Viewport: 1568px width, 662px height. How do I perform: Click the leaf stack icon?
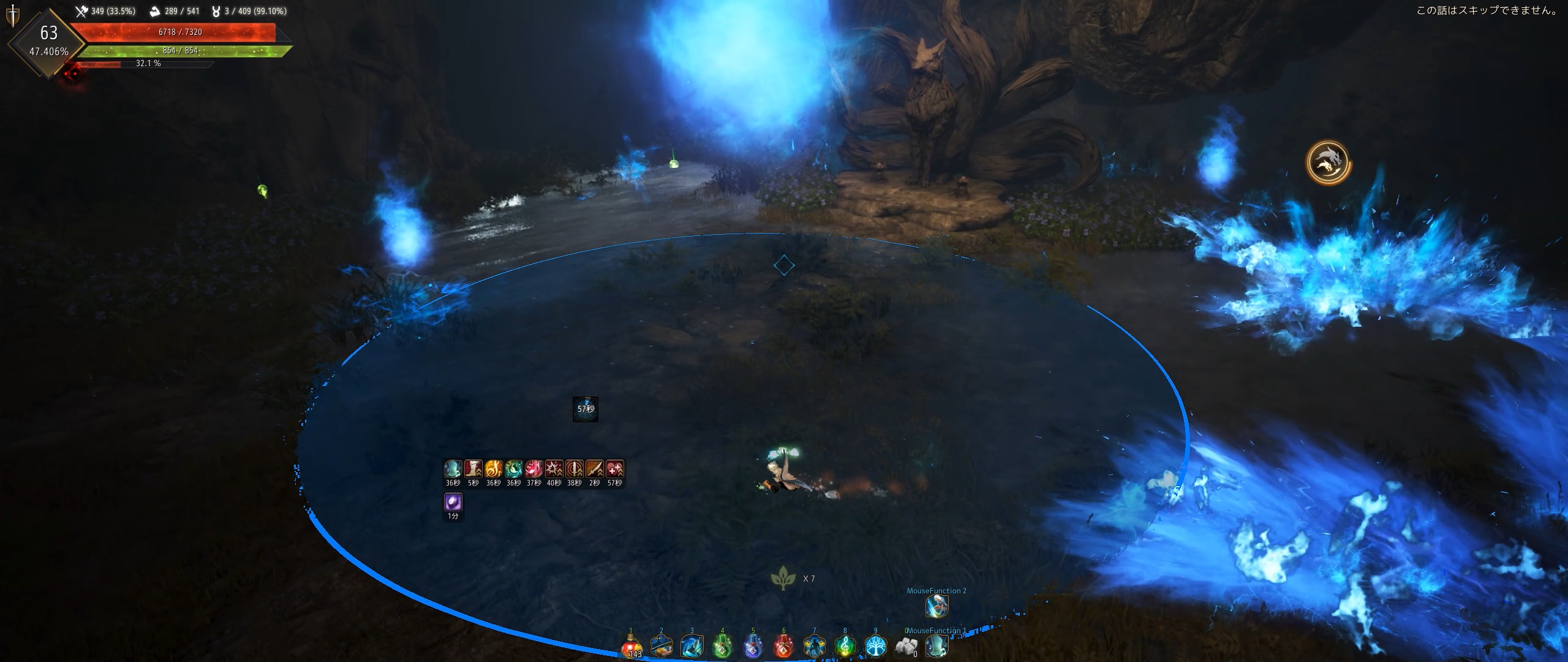(x=783, y=578)
